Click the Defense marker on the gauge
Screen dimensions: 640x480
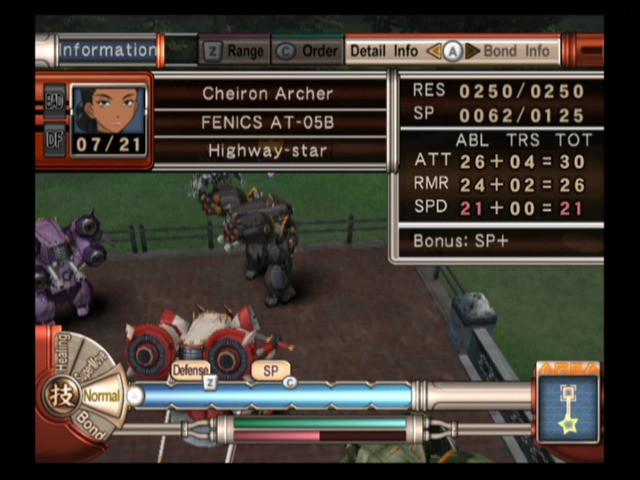point(190,370)
